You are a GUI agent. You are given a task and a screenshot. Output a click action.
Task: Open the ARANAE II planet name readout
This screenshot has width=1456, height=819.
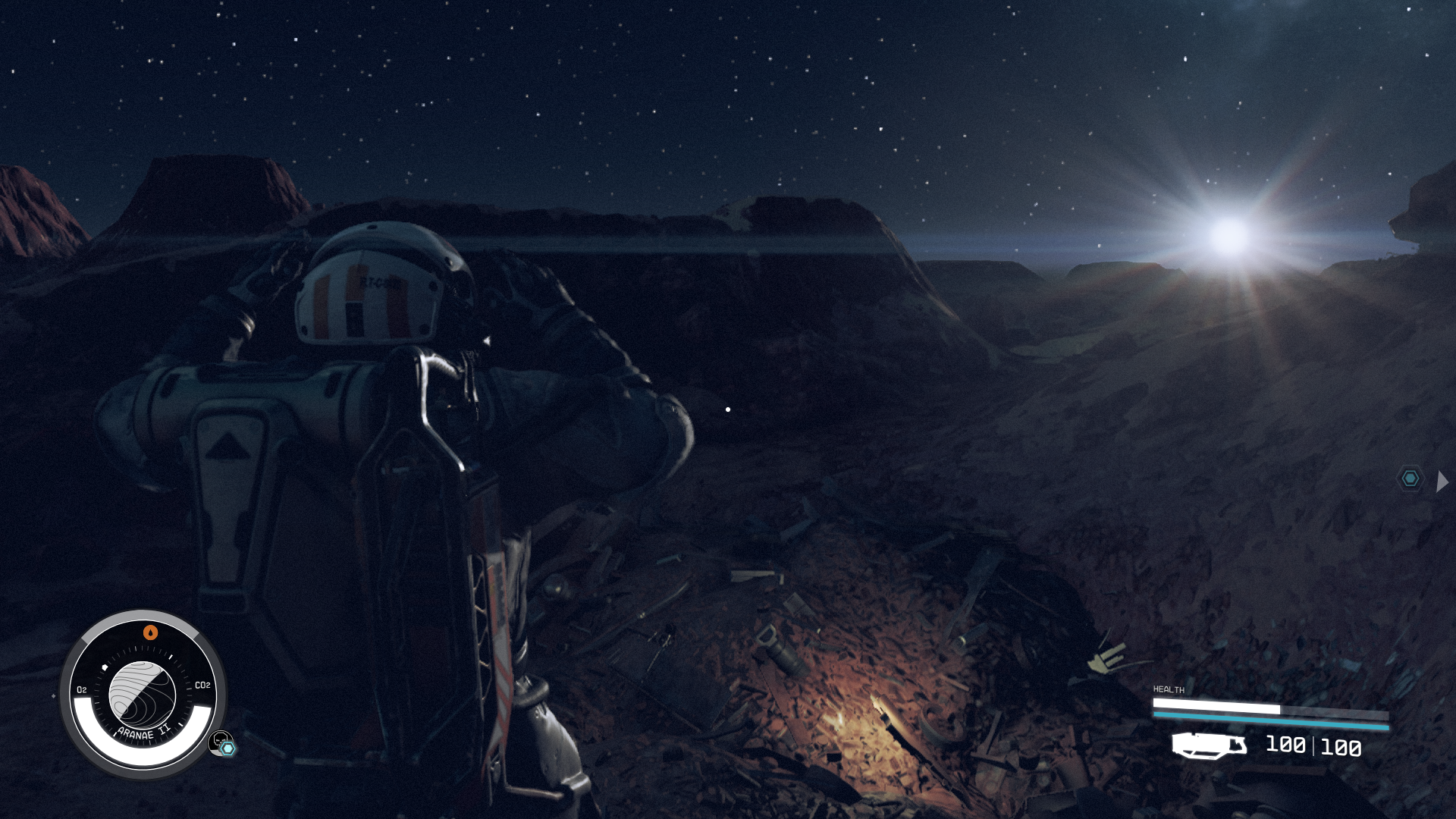(x=143, y=733)
